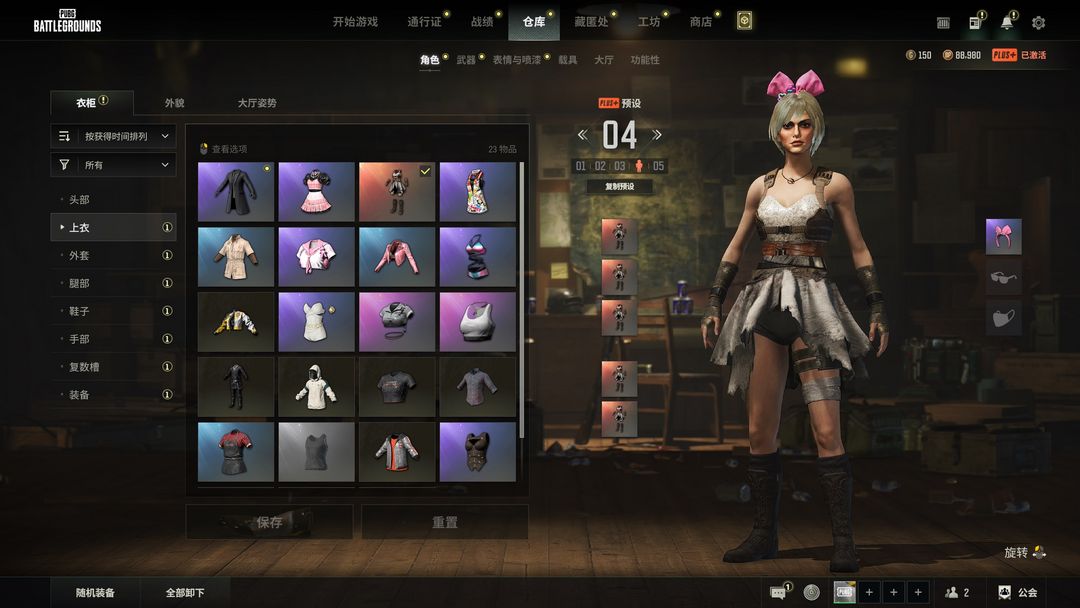This screenshot has height=608, width=1080.
Task: Select the yellow striped jacket item
Action: (x=236, y=322)
